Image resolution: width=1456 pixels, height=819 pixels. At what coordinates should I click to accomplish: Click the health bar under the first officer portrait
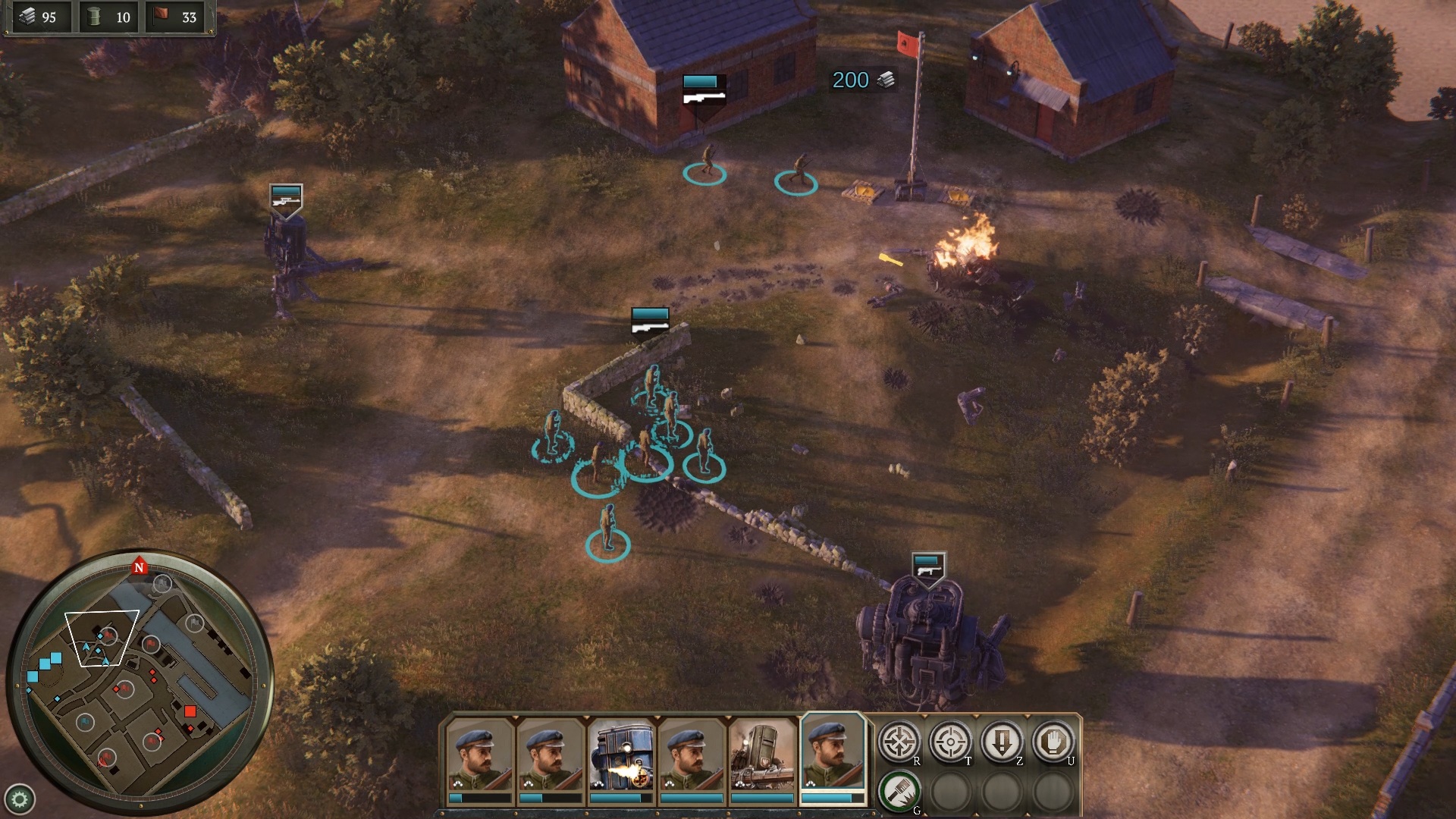pyautogui.click(x=479, y=799)
